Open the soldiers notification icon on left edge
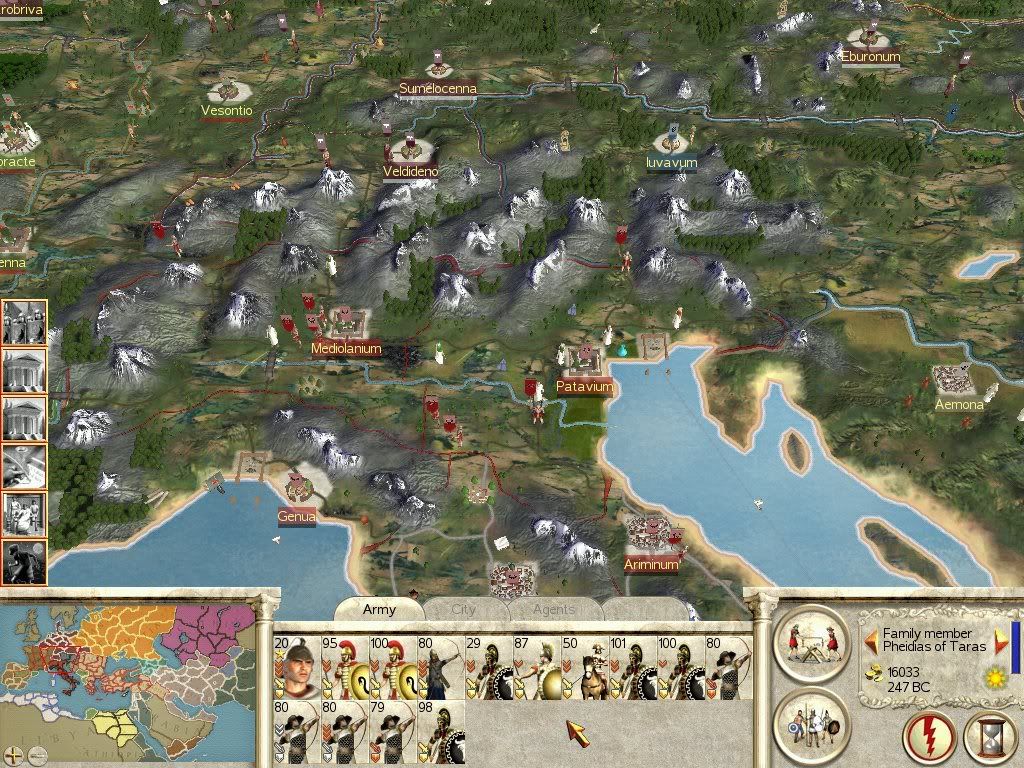 [x=23, y=323]
